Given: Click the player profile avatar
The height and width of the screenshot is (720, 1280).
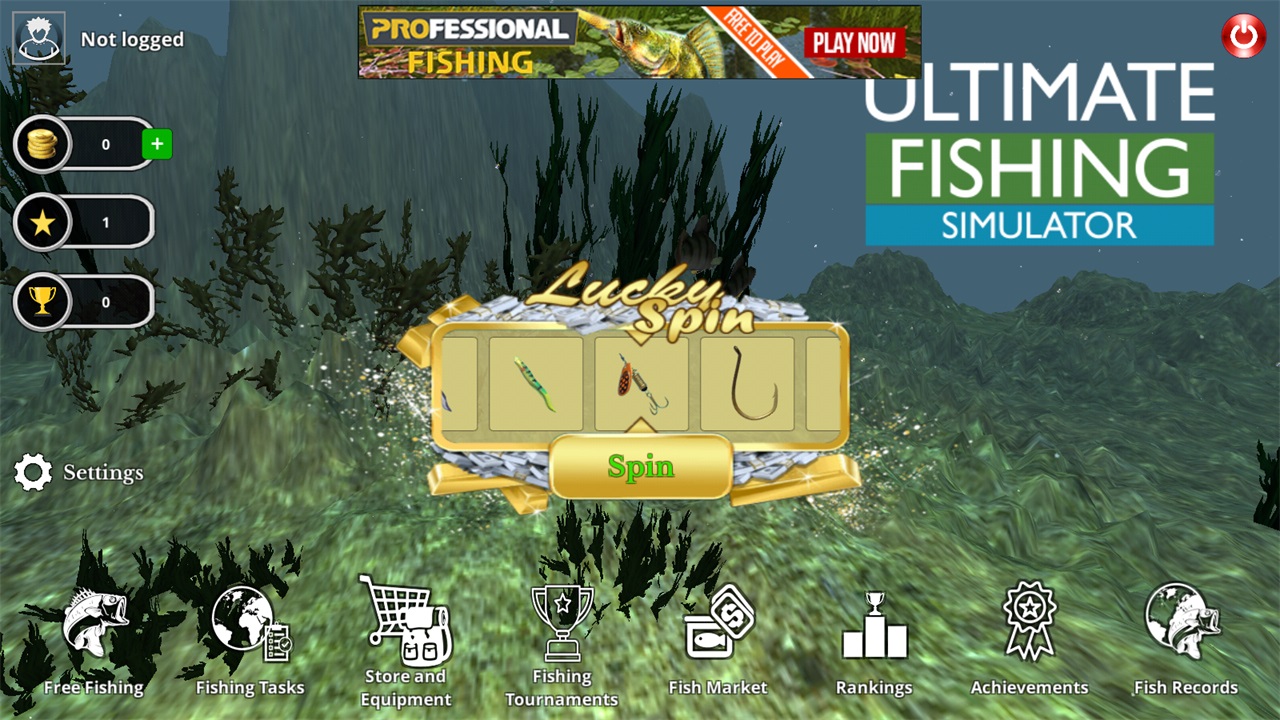Looking at the screenshot, I should (x=38, y=39).
